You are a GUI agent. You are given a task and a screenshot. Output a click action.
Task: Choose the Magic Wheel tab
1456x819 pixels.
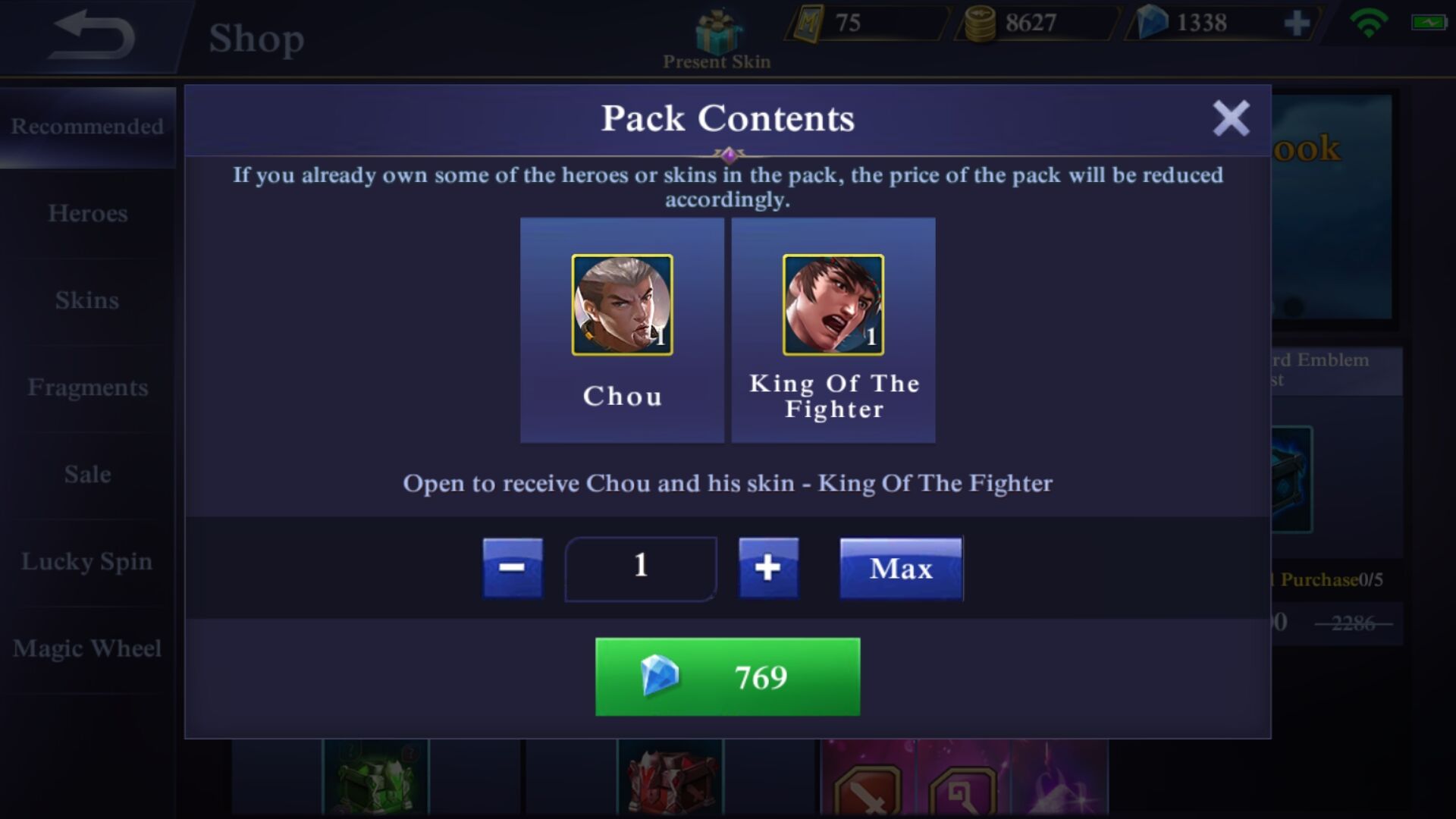(87, 649)
